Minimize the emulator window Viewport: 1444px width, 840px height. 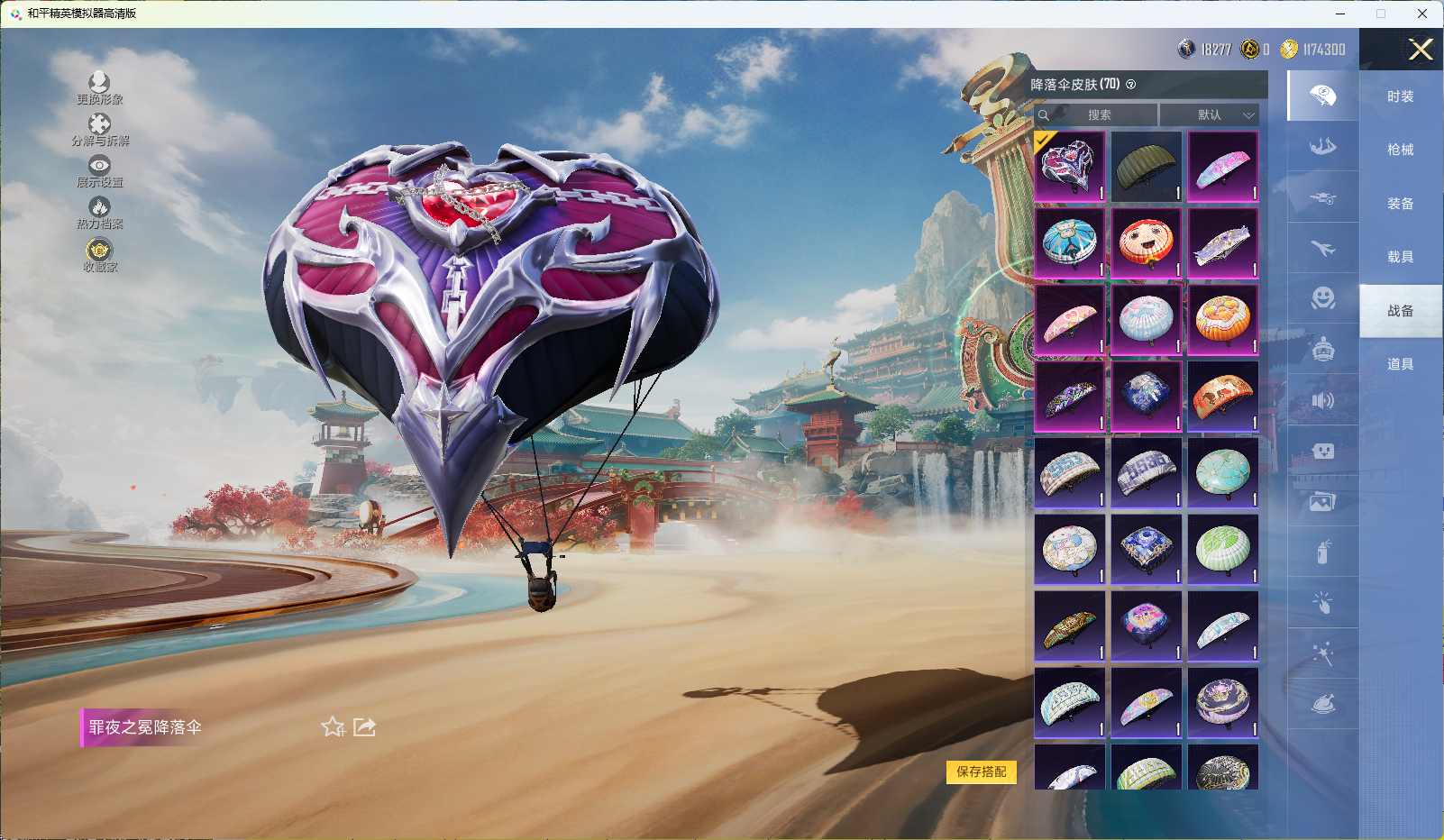coord(1339,14)
